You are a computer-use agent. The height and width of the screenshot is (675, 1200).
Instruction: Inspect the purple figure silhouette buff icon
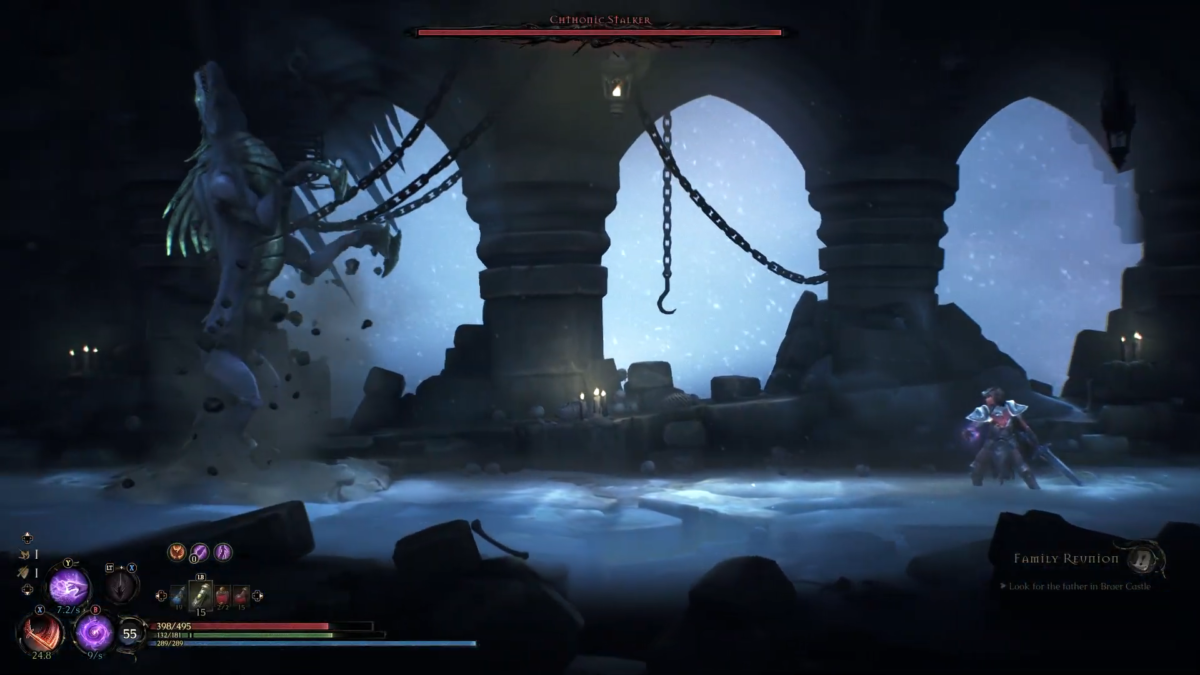coord(222,551)
